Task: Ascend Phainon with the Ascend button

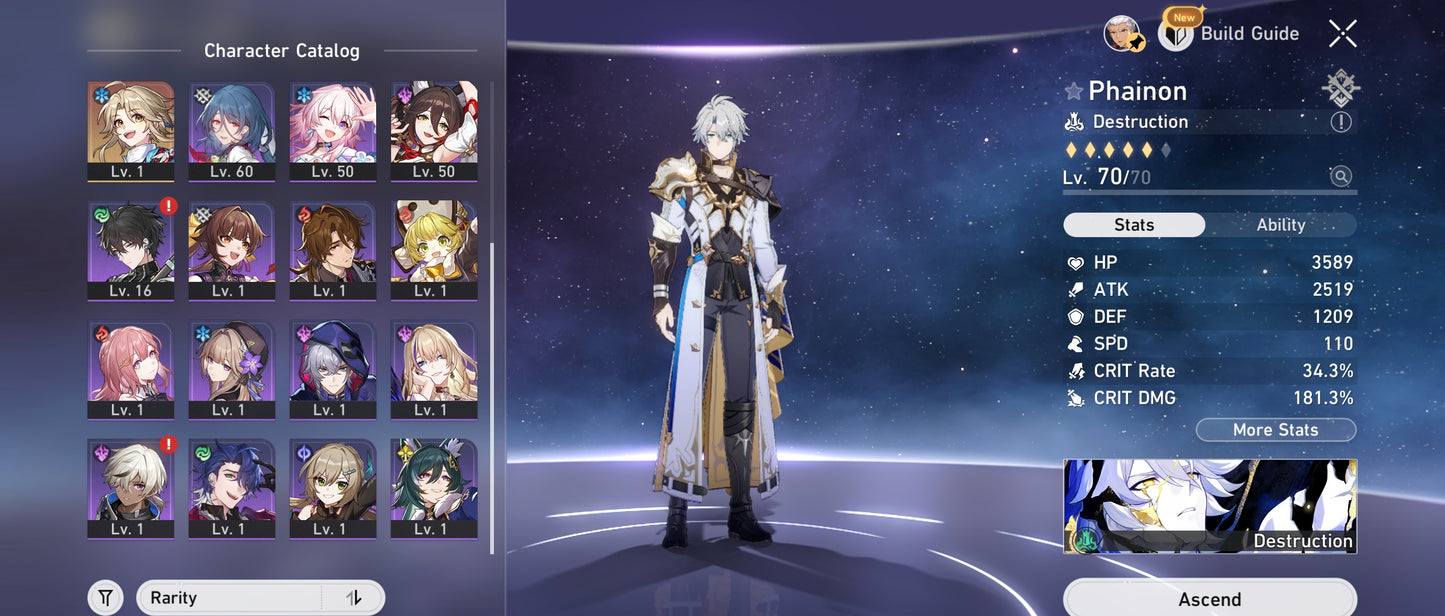Action: [x=1209, y=599]
